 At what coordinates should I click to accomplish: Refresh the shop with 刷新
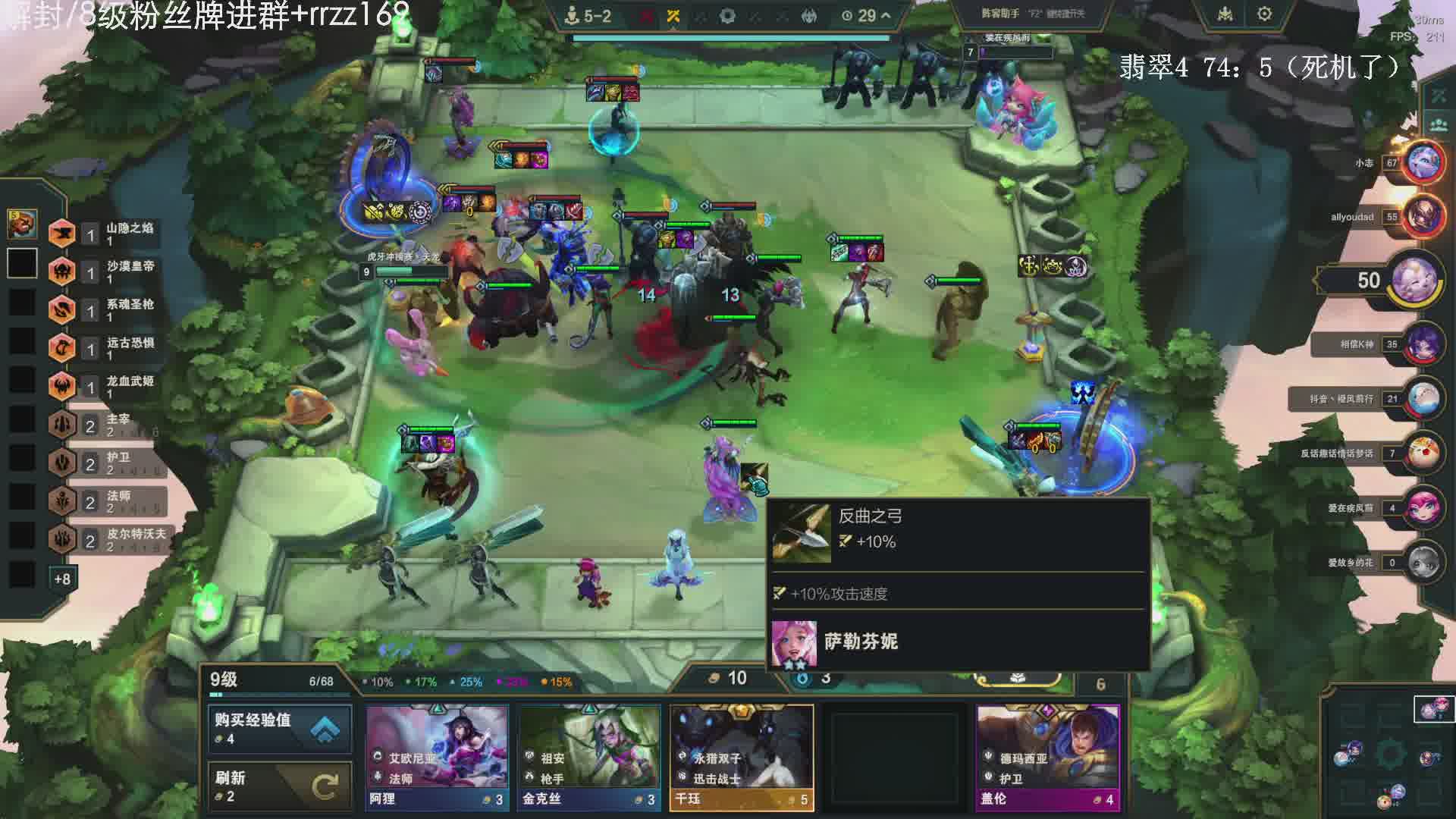pyautogui.click(x=279, y=786)
